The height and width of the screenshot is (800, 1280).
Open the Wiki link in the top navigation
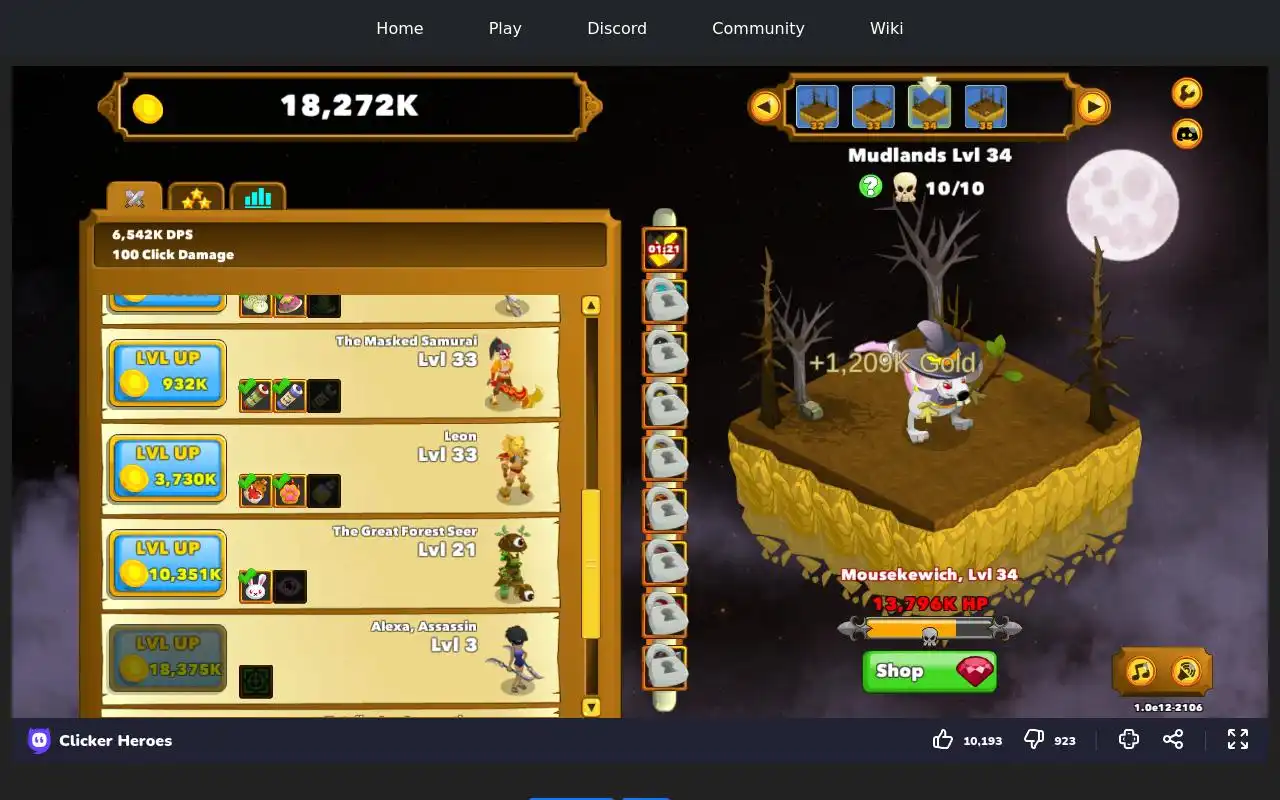point(886,28)
